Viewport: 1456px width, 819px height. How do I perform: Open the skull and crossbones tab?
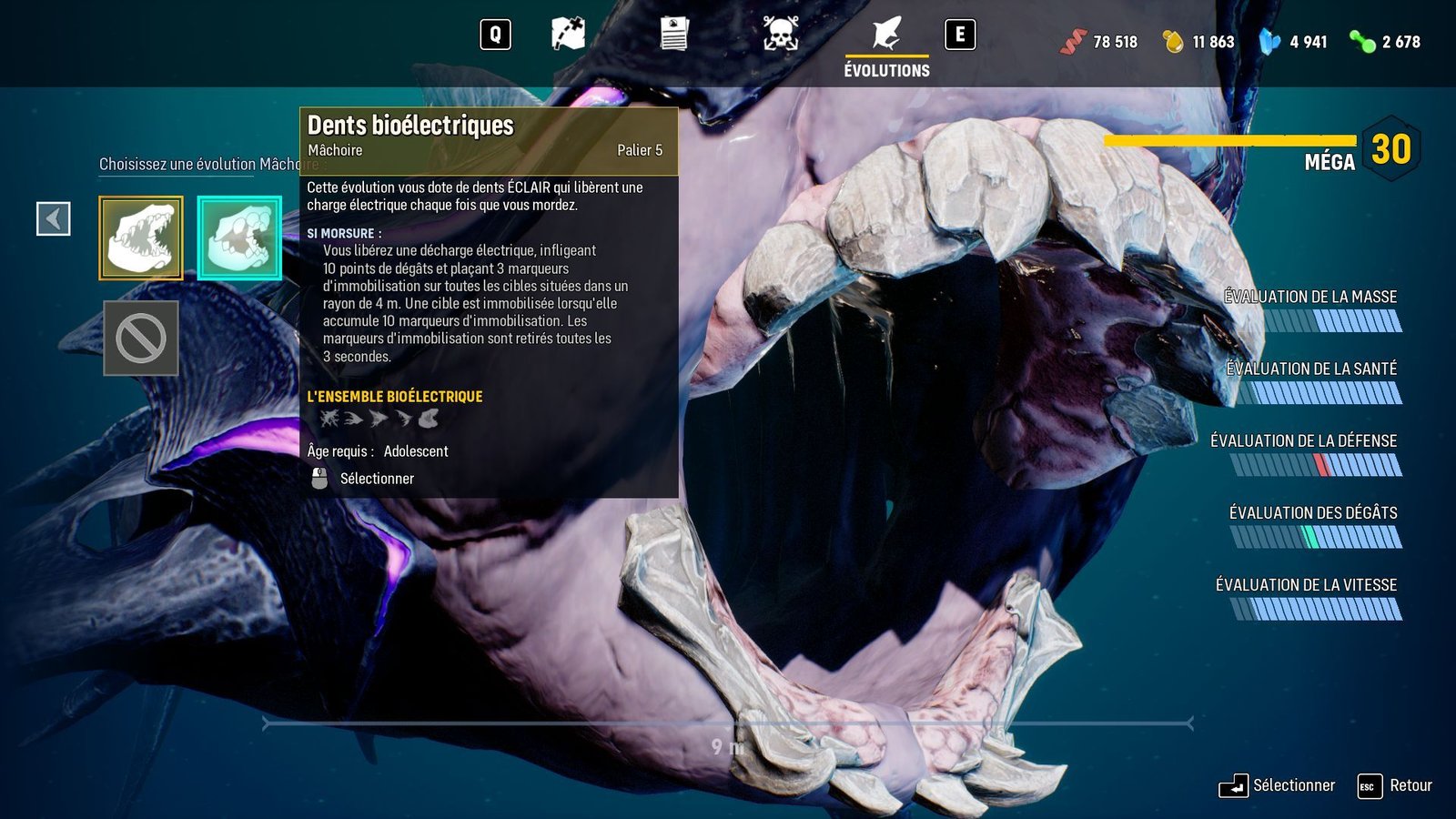[780, 35]
